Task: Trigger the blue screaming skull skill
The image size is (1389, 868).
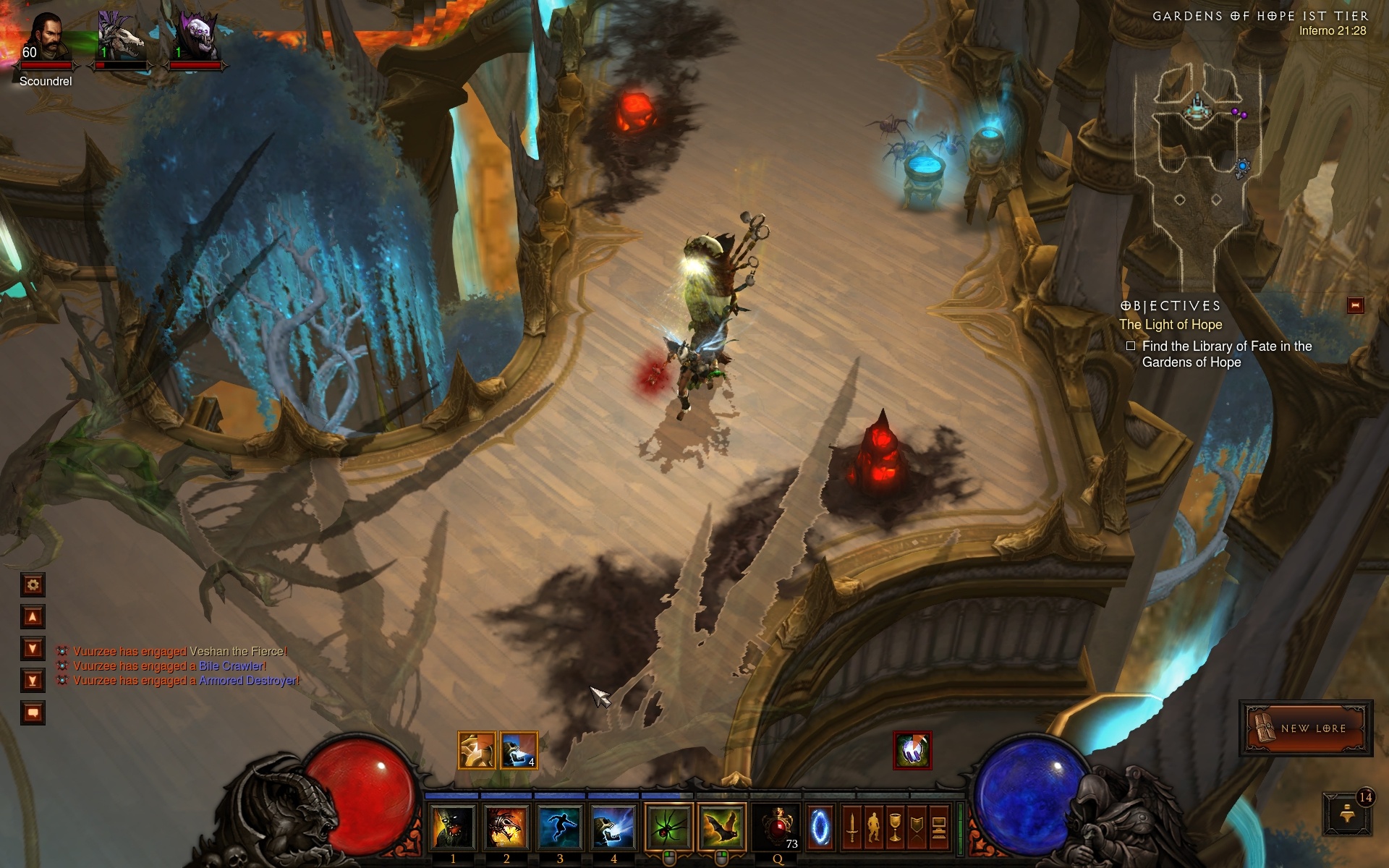Action: pyautogui.click(x=613, y=827)
